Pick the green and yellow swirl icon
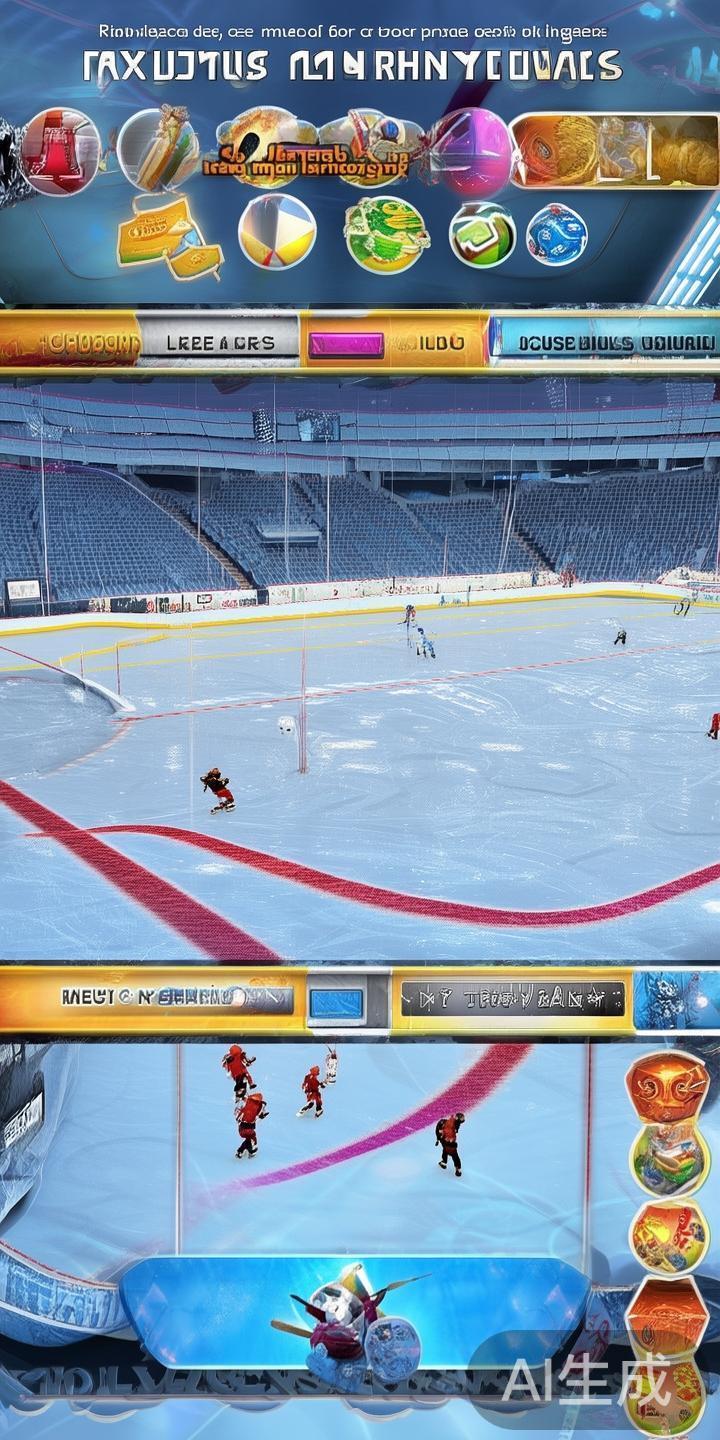This screenshot has width=720, height=1440. pyautogui.click(x=386, y=234)
